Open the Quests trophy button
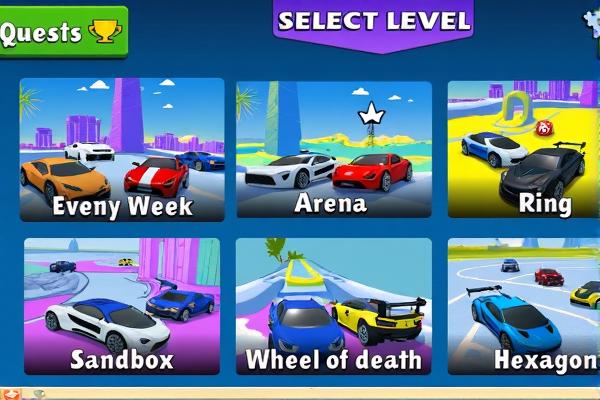The image size is (600, 400). [x=62, y=32]
